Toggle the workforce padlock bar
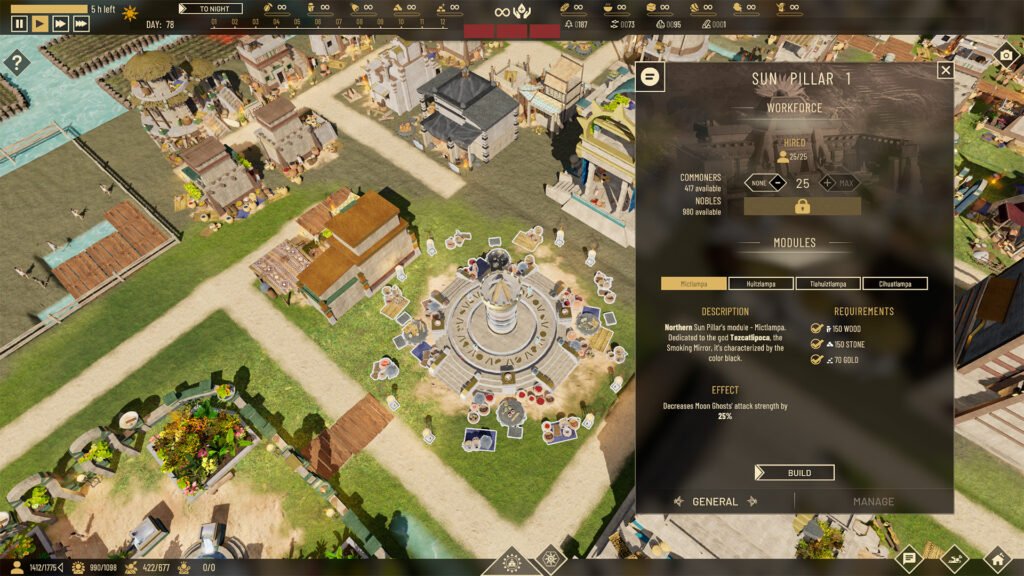 tap(802, 206)
